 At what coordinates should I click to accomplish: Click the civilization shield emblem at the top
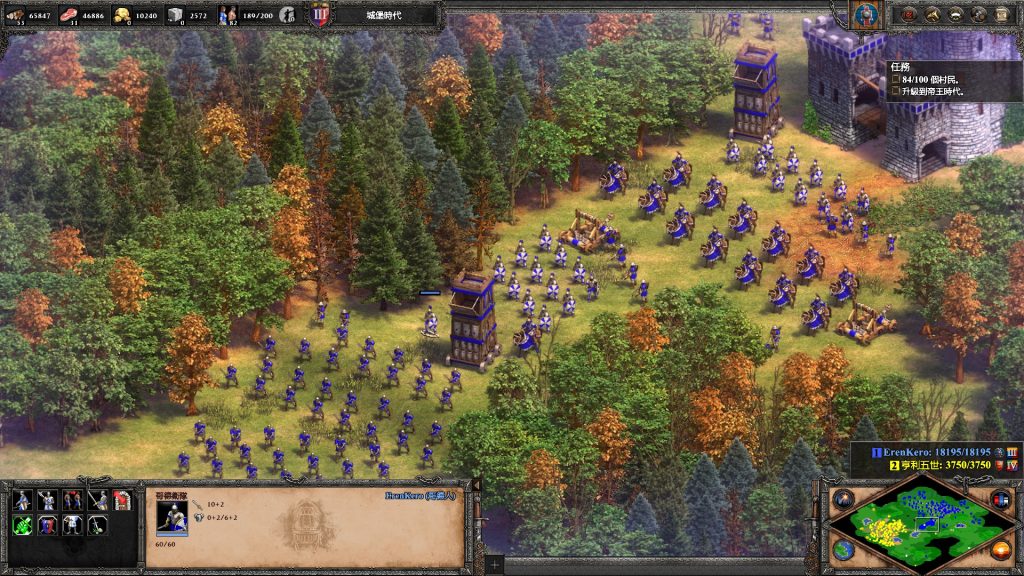(x=320, y=15)
